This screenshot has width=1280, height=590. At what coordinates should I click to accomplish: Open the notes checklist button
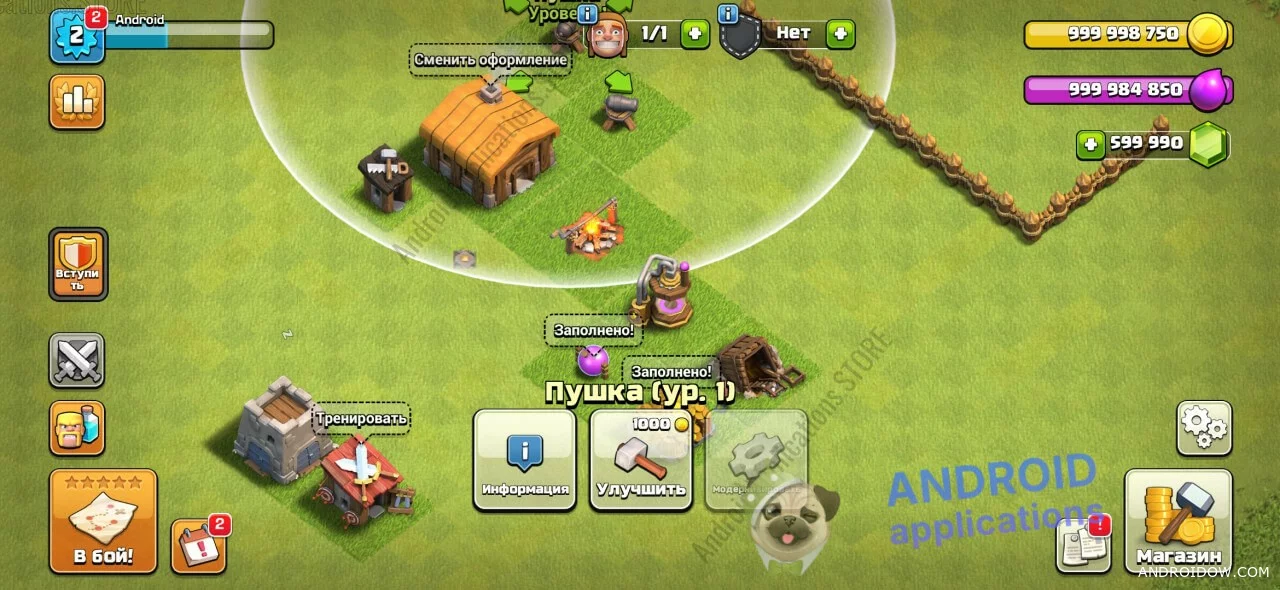[x=1083, y=545]
